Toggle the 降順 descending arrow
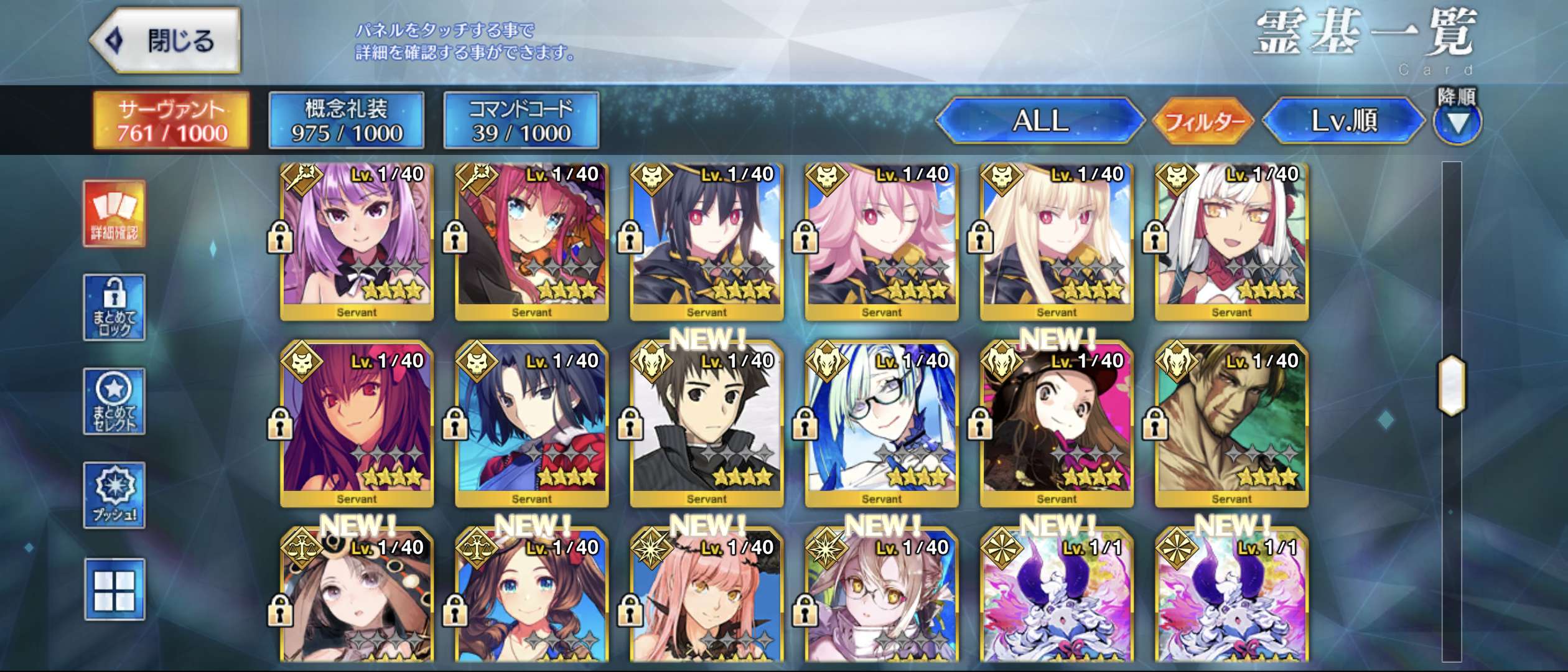 tap(1457, 122)
